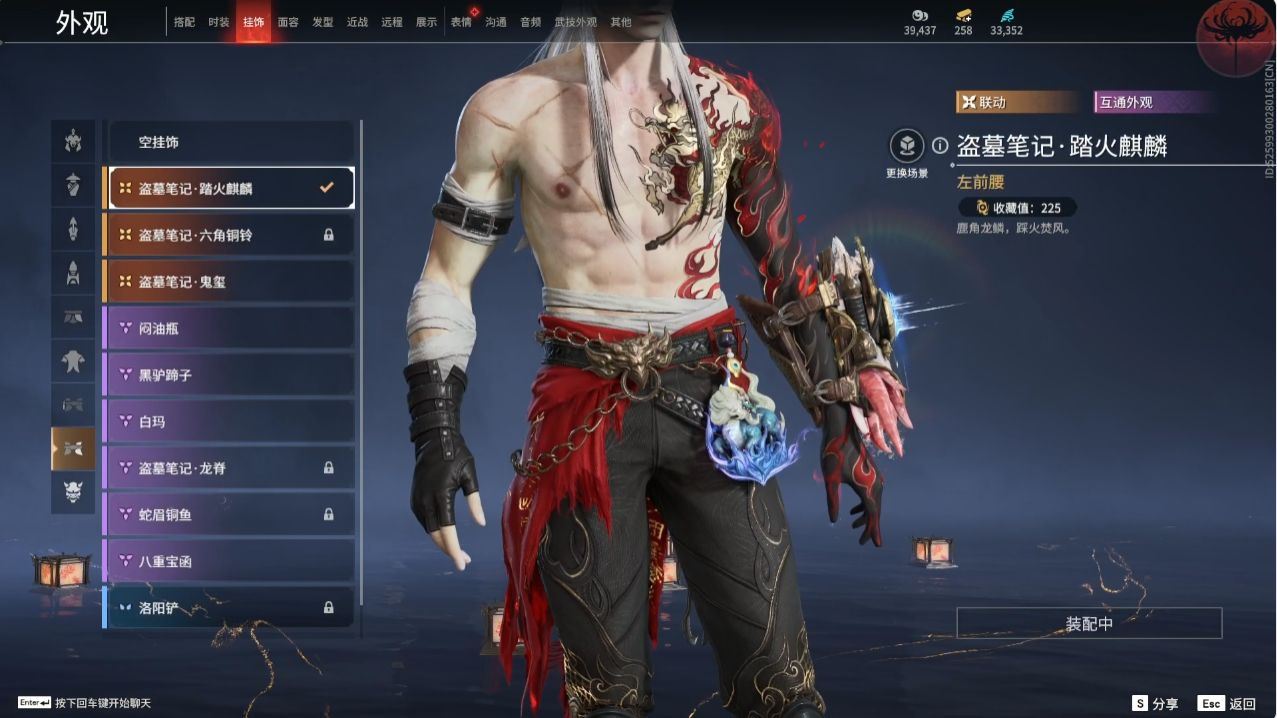Open the demon mask slot category

click(x=73, y=491)
